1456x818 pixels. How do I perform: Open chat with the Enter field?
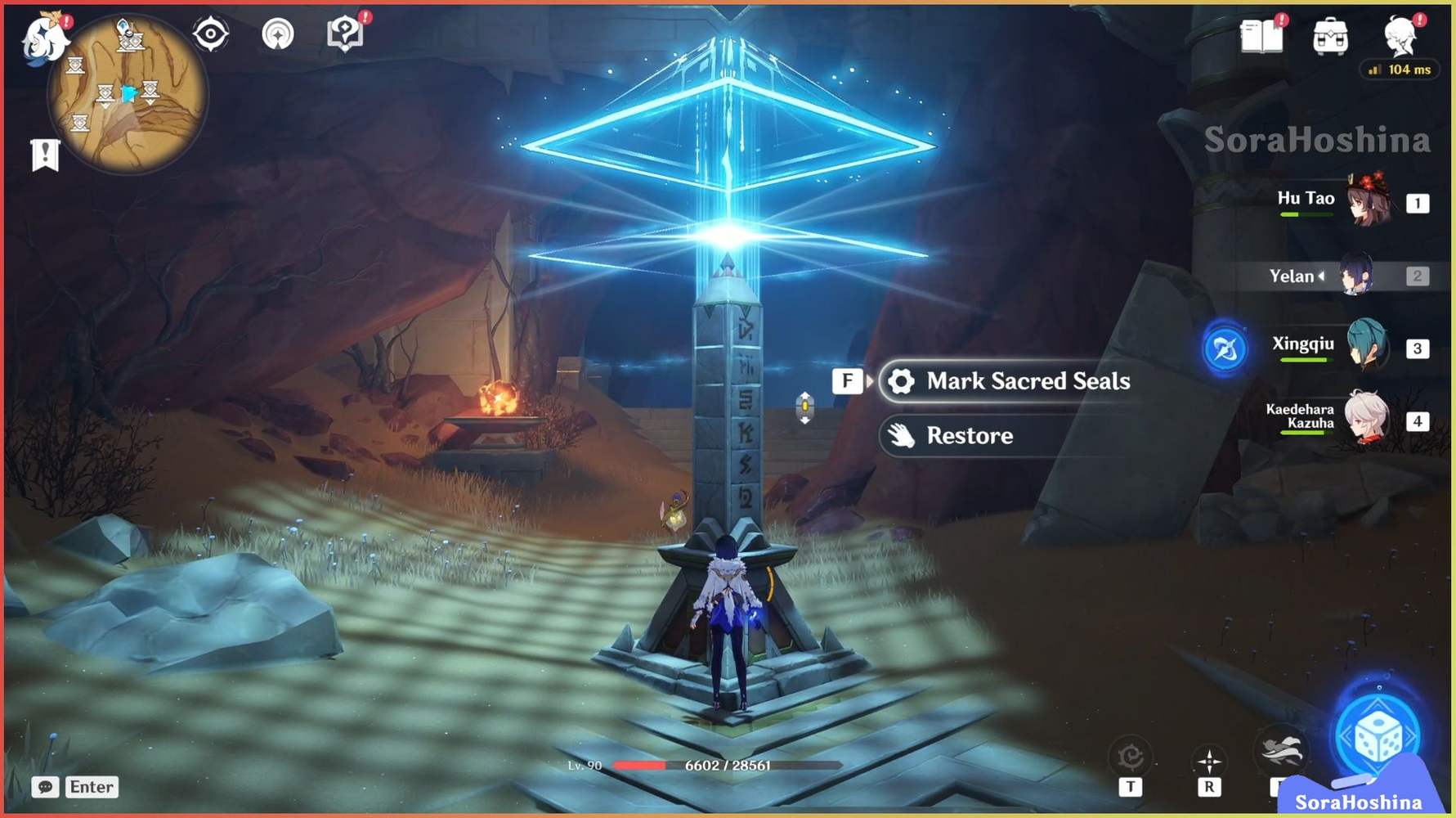[91, 787]
